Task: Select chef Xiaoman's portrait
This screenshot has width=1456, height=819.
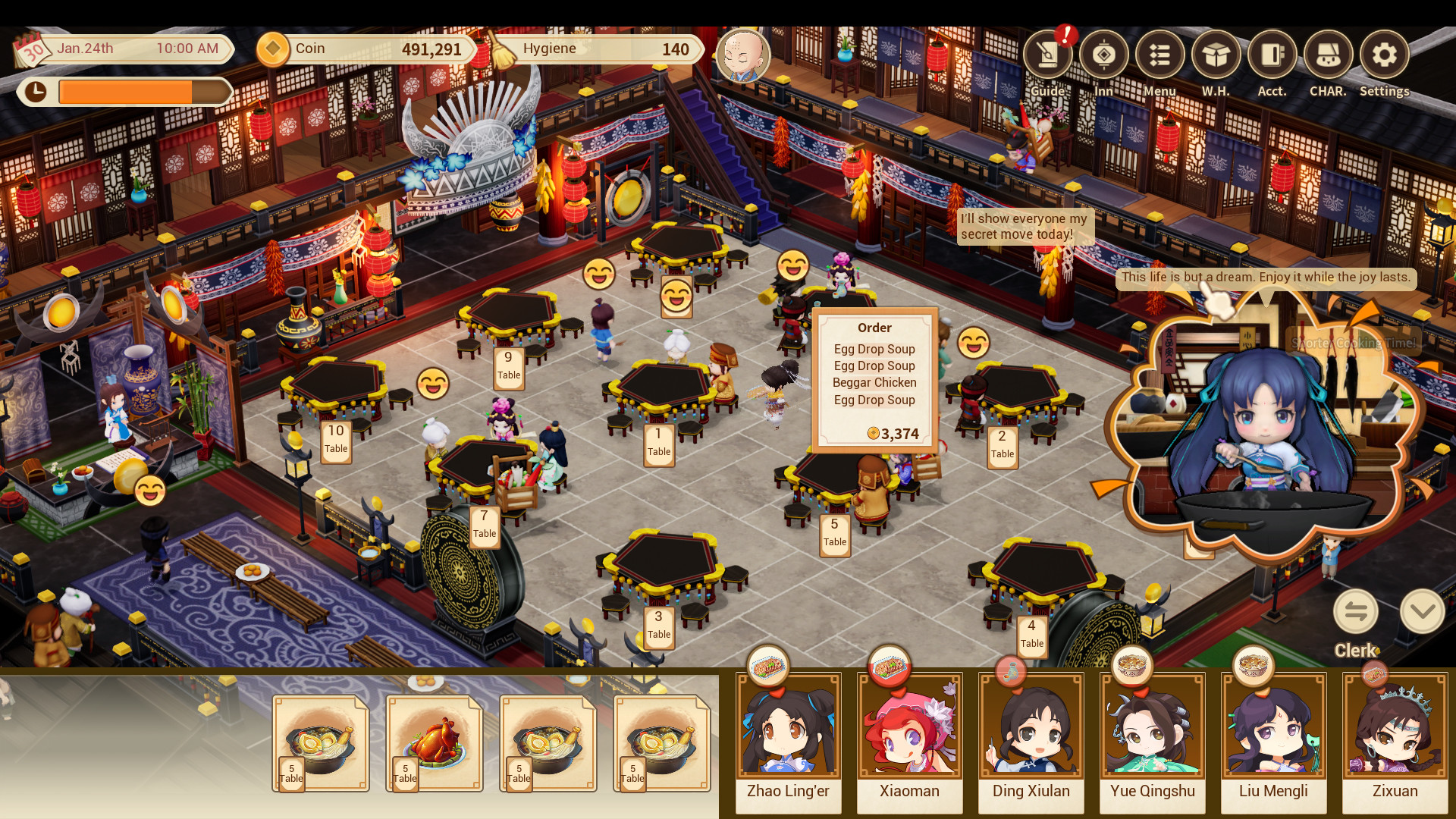Action: click(x=910, y=728)
